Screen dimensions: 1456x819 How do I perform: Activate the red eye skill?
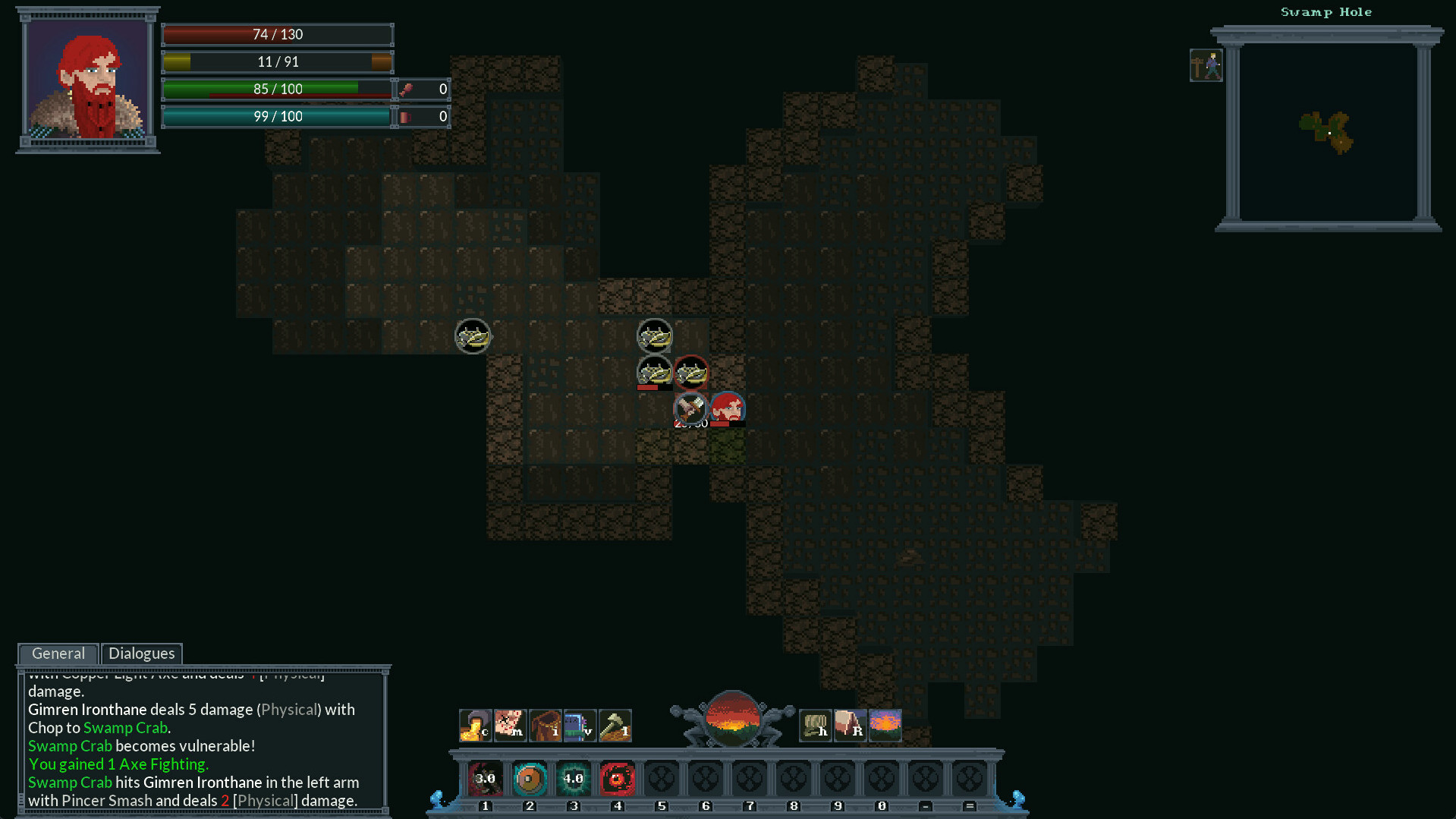(x=618, y=779)
